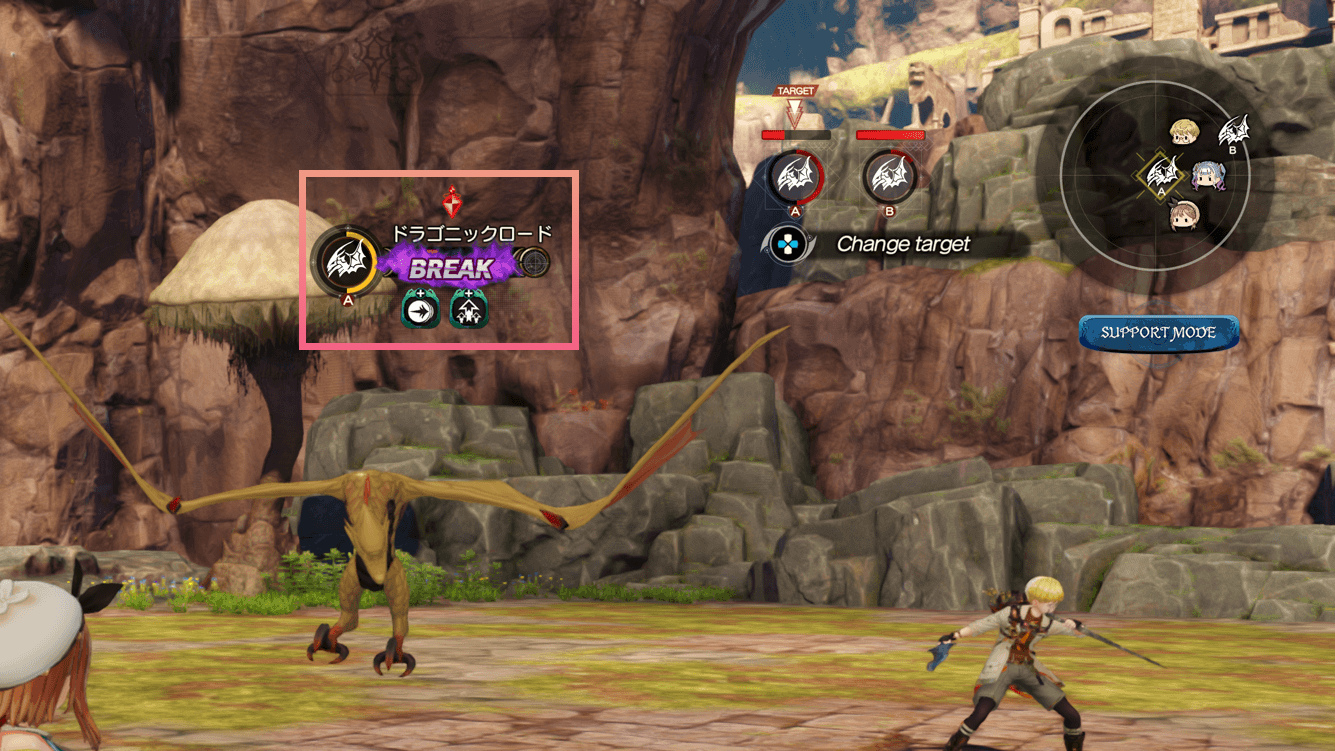Click the blue-haired character icon on radar
The image size is (1335, 751).
tap(1207, 175)
